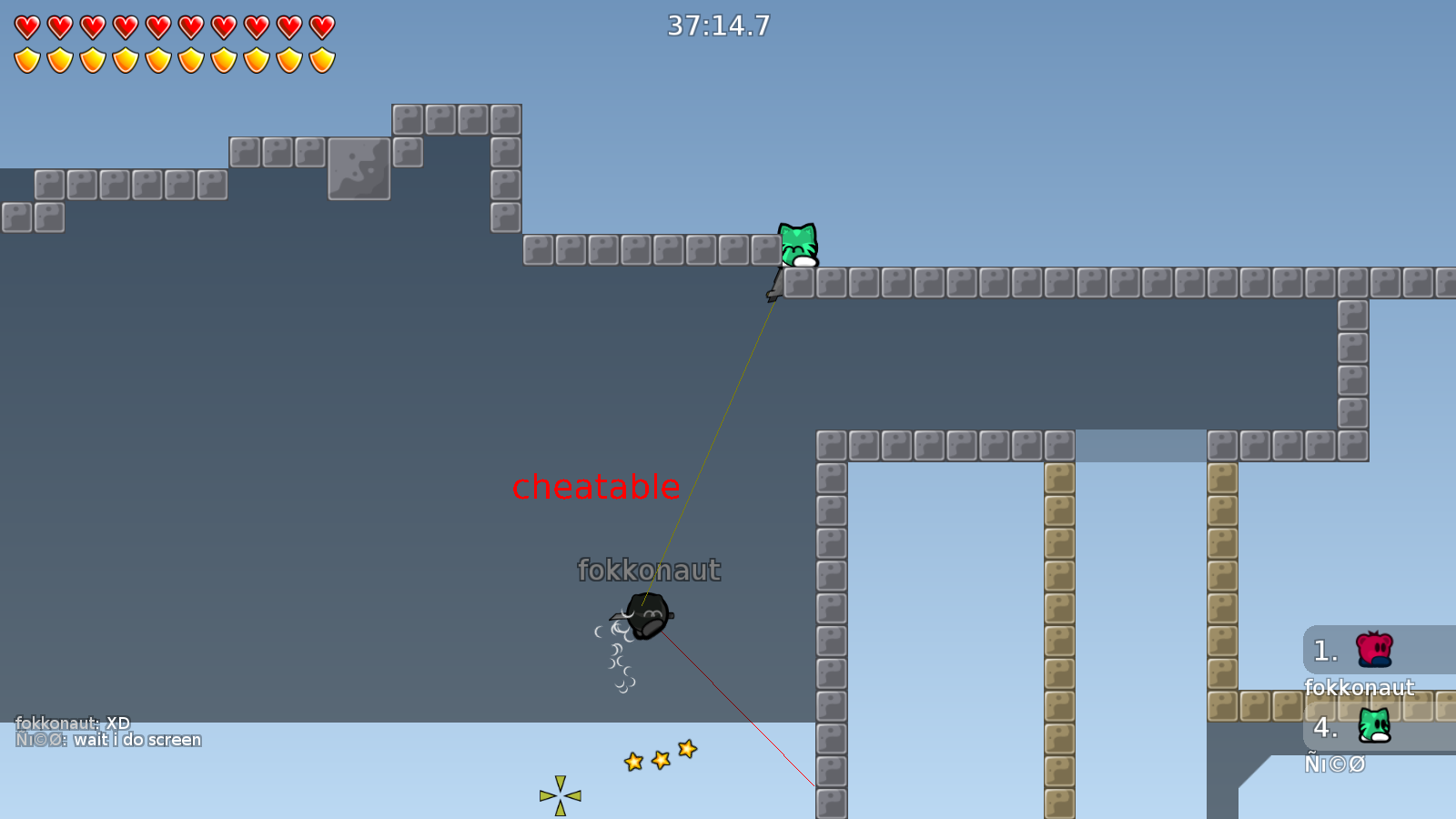
Task: Click a sandy brown block in the right tower
Action: pyautogui.click(x=1060, y=510)
